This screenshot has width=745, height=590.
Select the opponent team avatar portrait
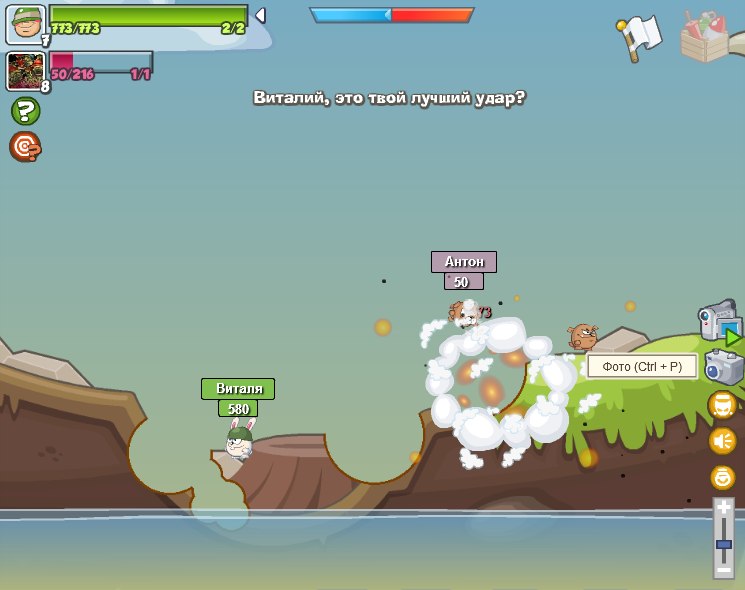pos(25,71)
